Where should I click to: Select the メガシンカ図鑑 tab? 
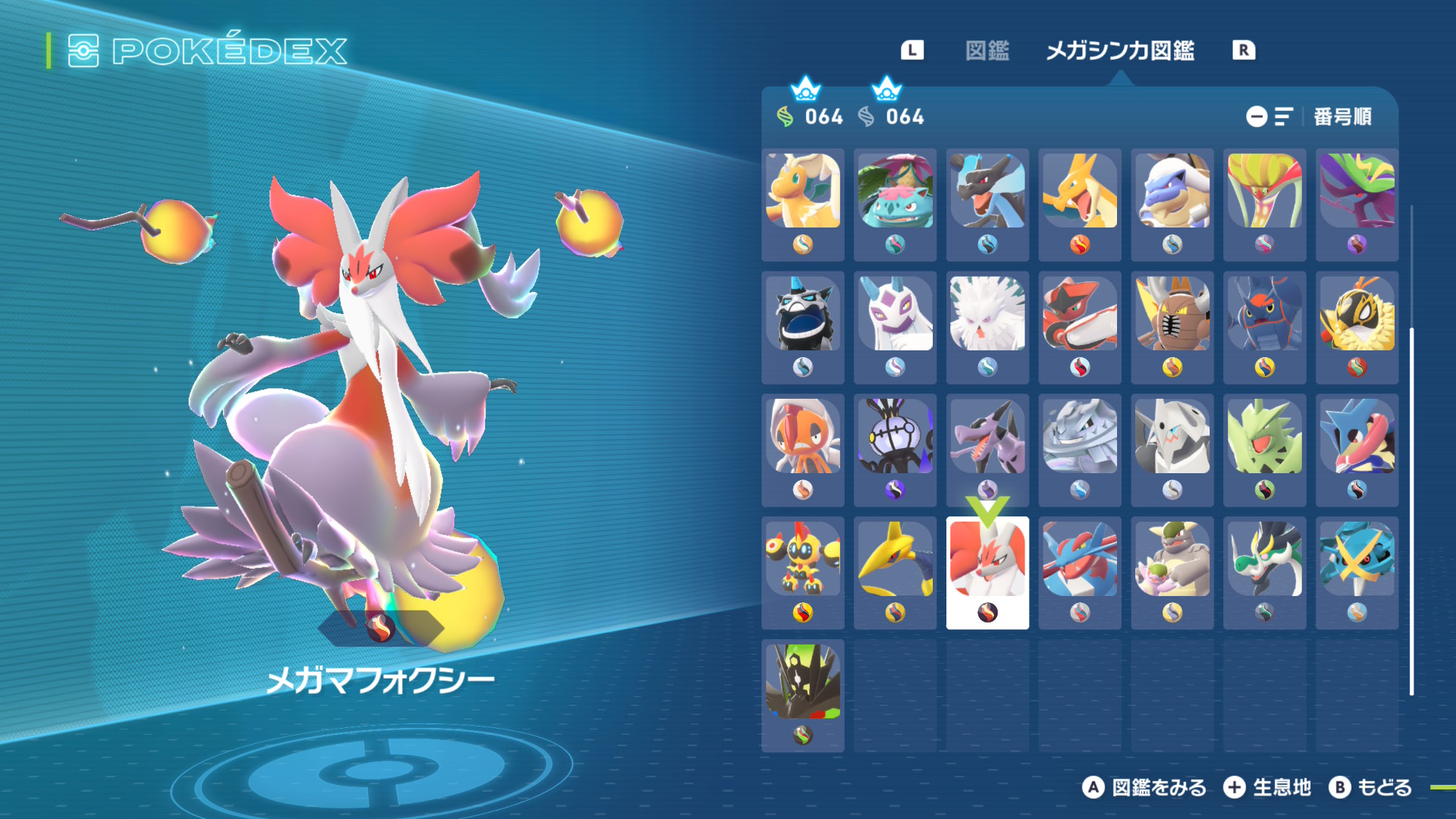tap(1119, 51)
